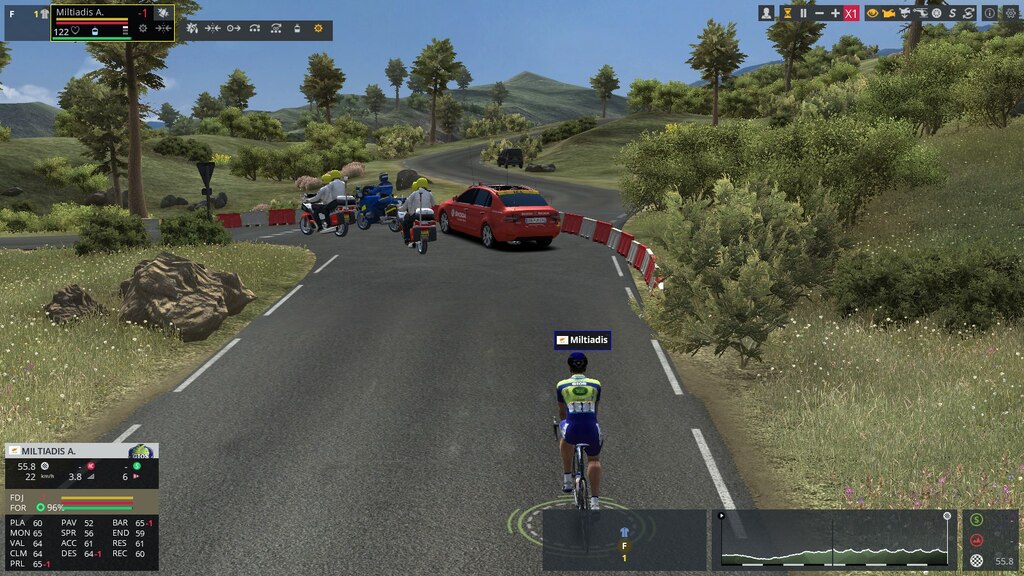This screenshot has height=576, width=1024.
Task: Click the green sprint S marker
Action: 977,520
